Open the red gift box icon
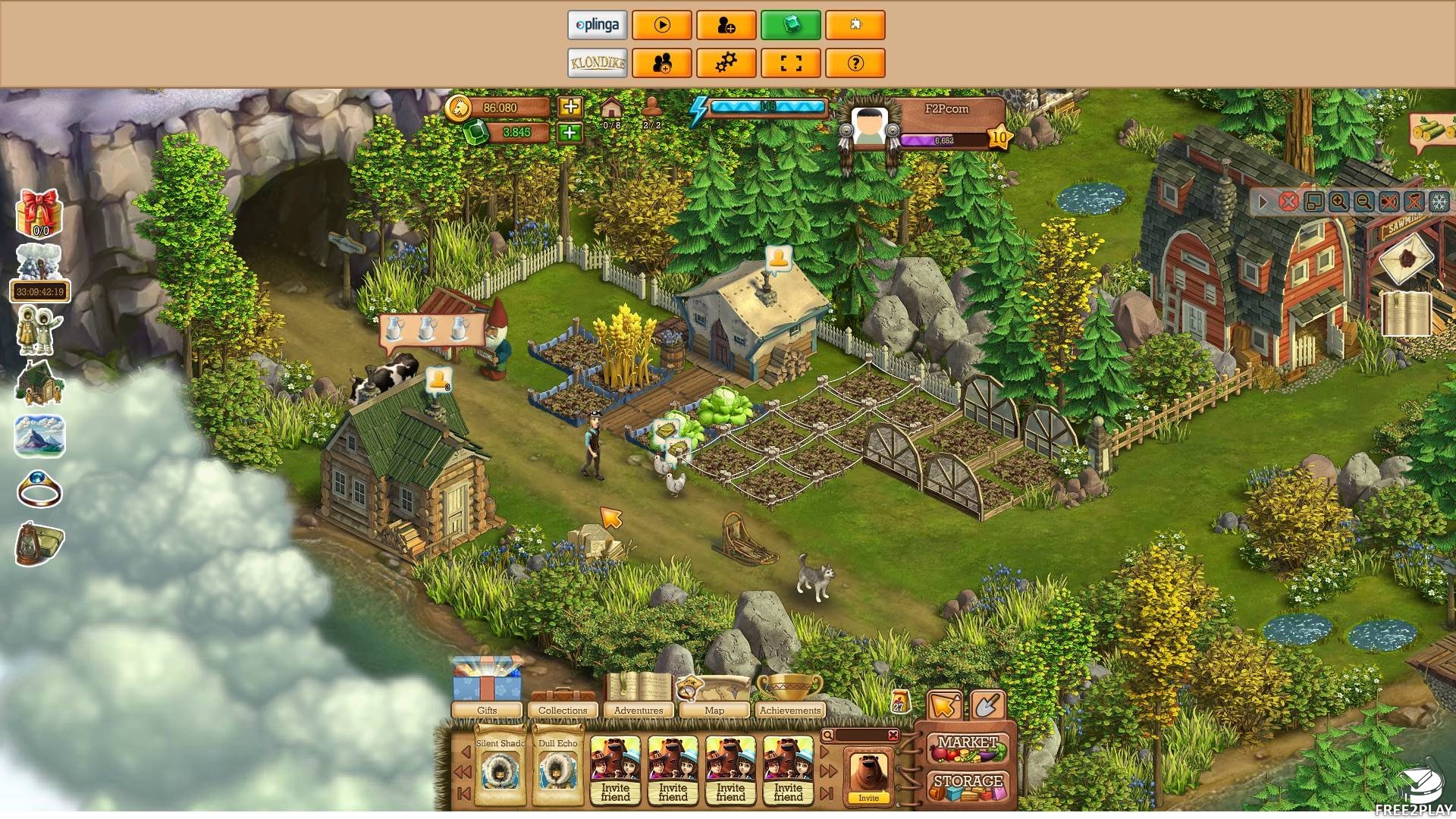 [x=39, y=213]
